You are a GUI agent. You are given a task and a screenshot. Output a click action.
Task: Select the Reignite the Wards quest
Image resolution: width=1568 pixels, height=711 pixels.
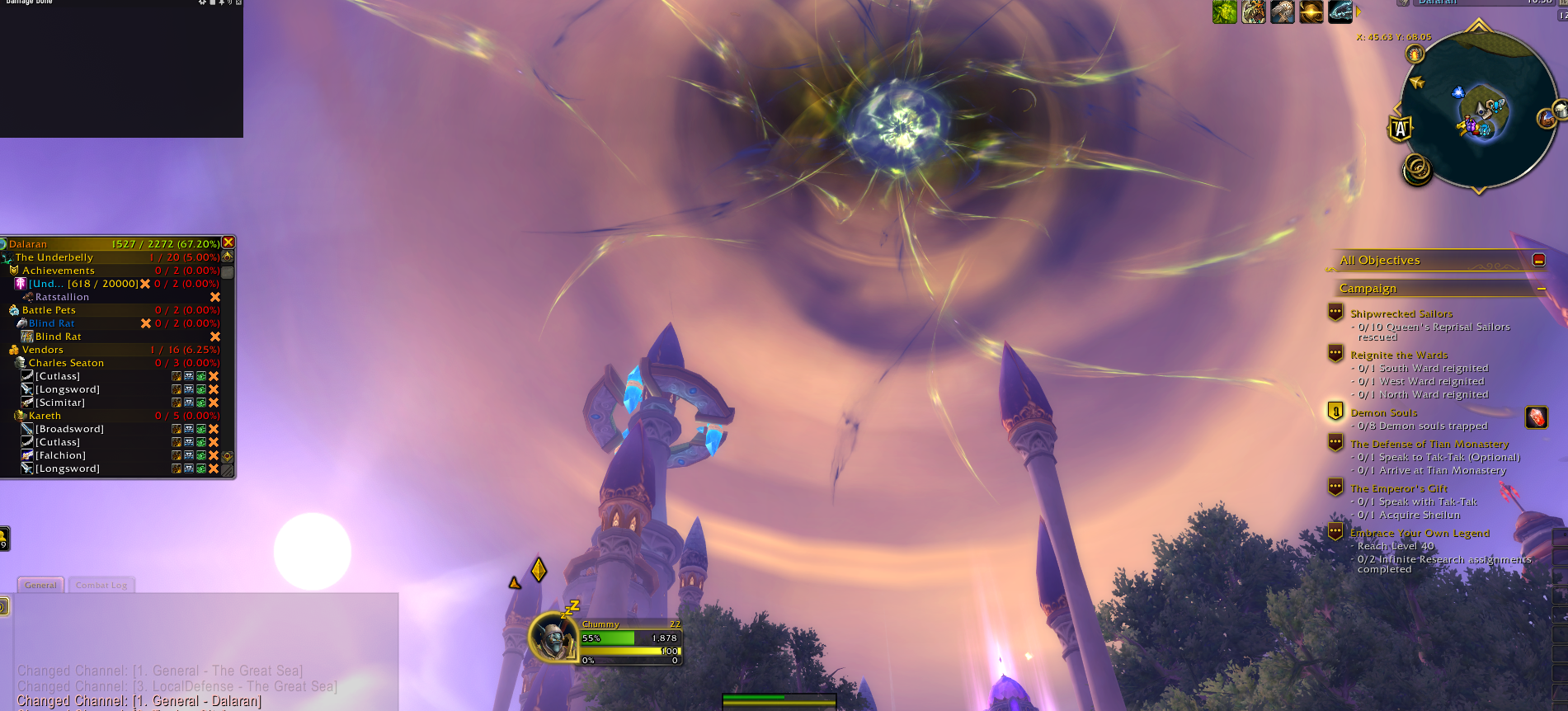(1398, 355)
